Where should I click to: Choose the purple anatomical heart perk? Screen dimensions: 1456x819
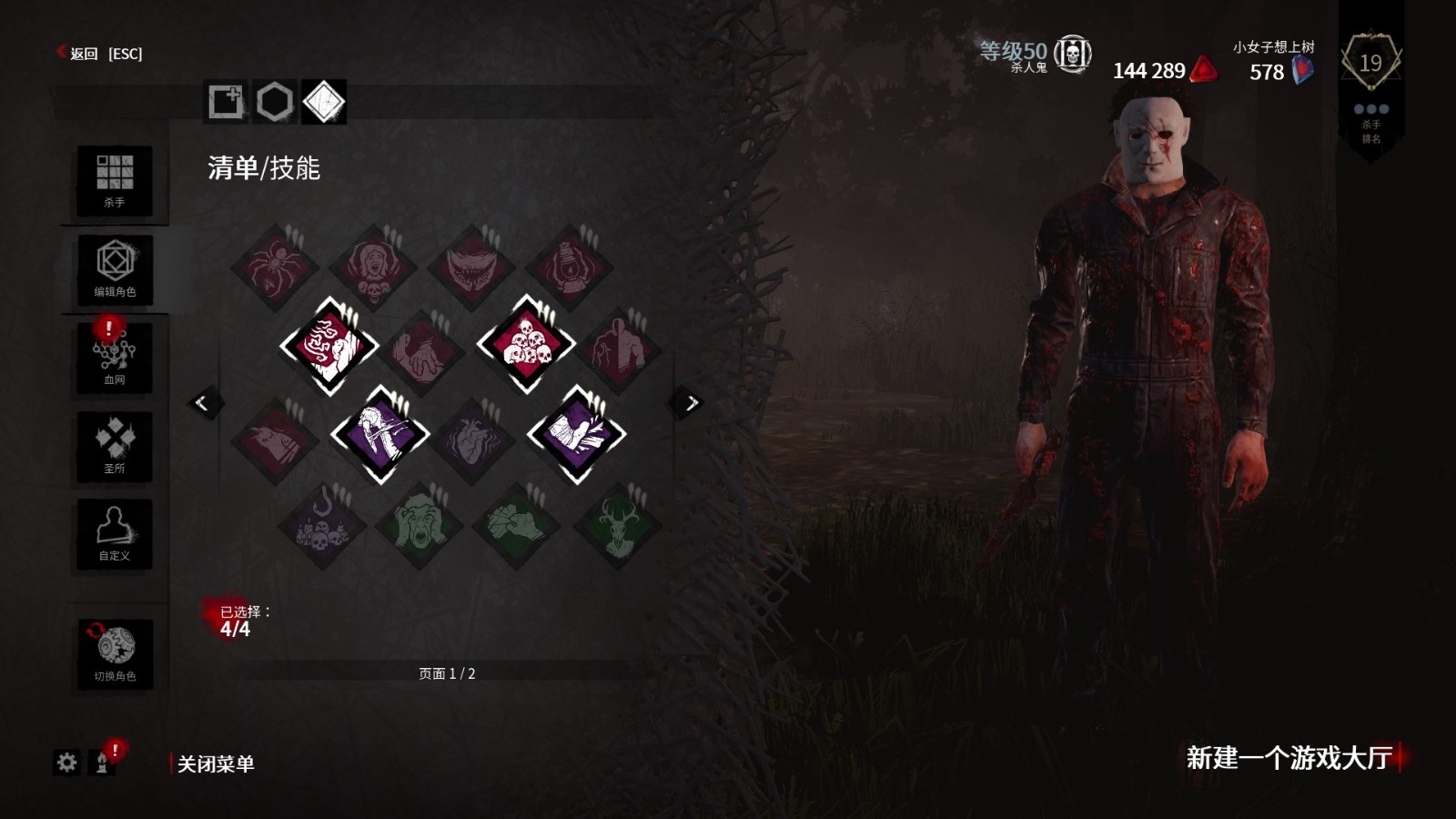(x=471, y=440)
